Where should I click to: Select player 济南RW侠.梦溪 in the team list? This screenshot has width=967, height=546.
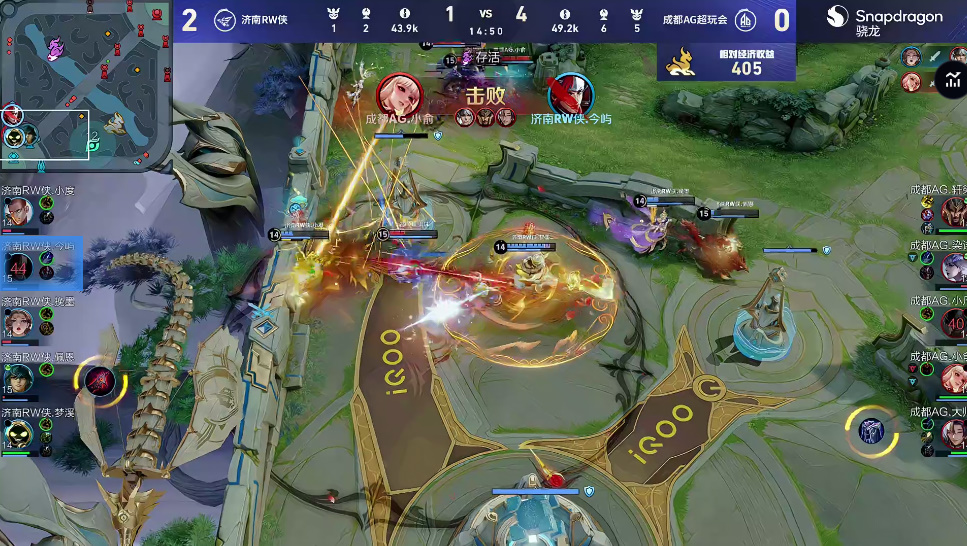(x=38, y=432)
